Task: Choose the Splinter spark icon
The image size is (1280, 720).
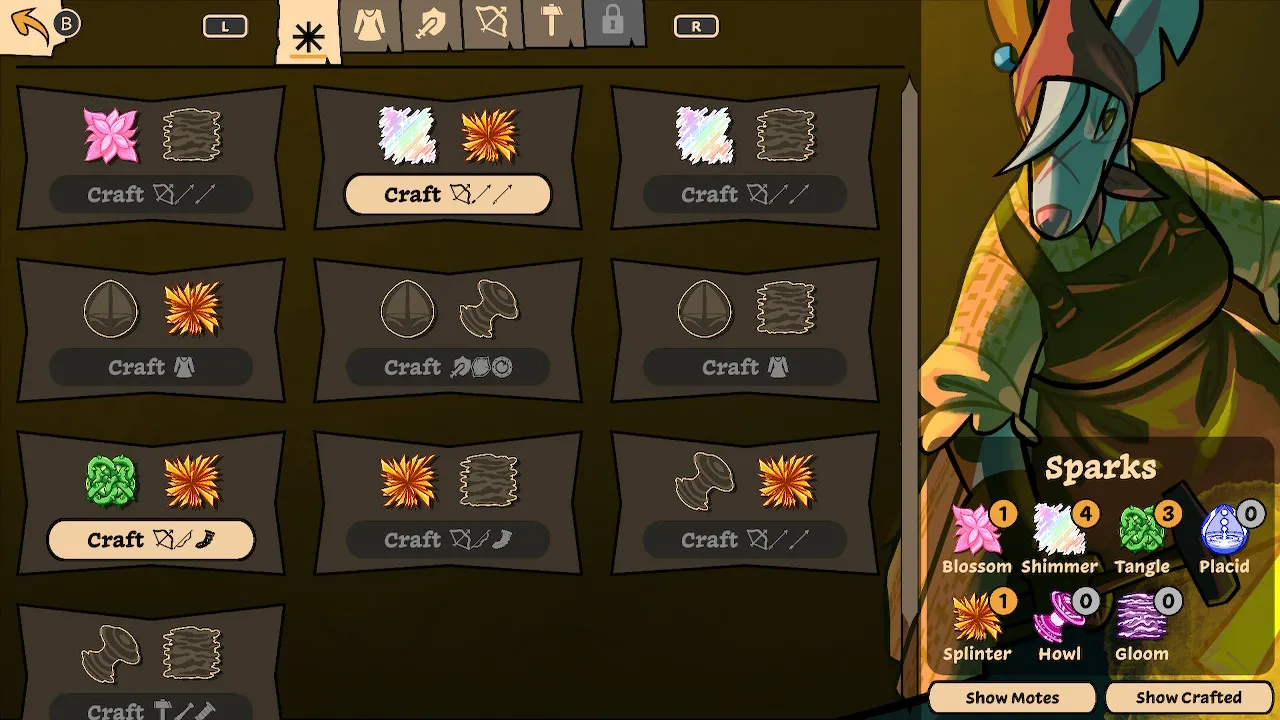Action: coord(975,618)
